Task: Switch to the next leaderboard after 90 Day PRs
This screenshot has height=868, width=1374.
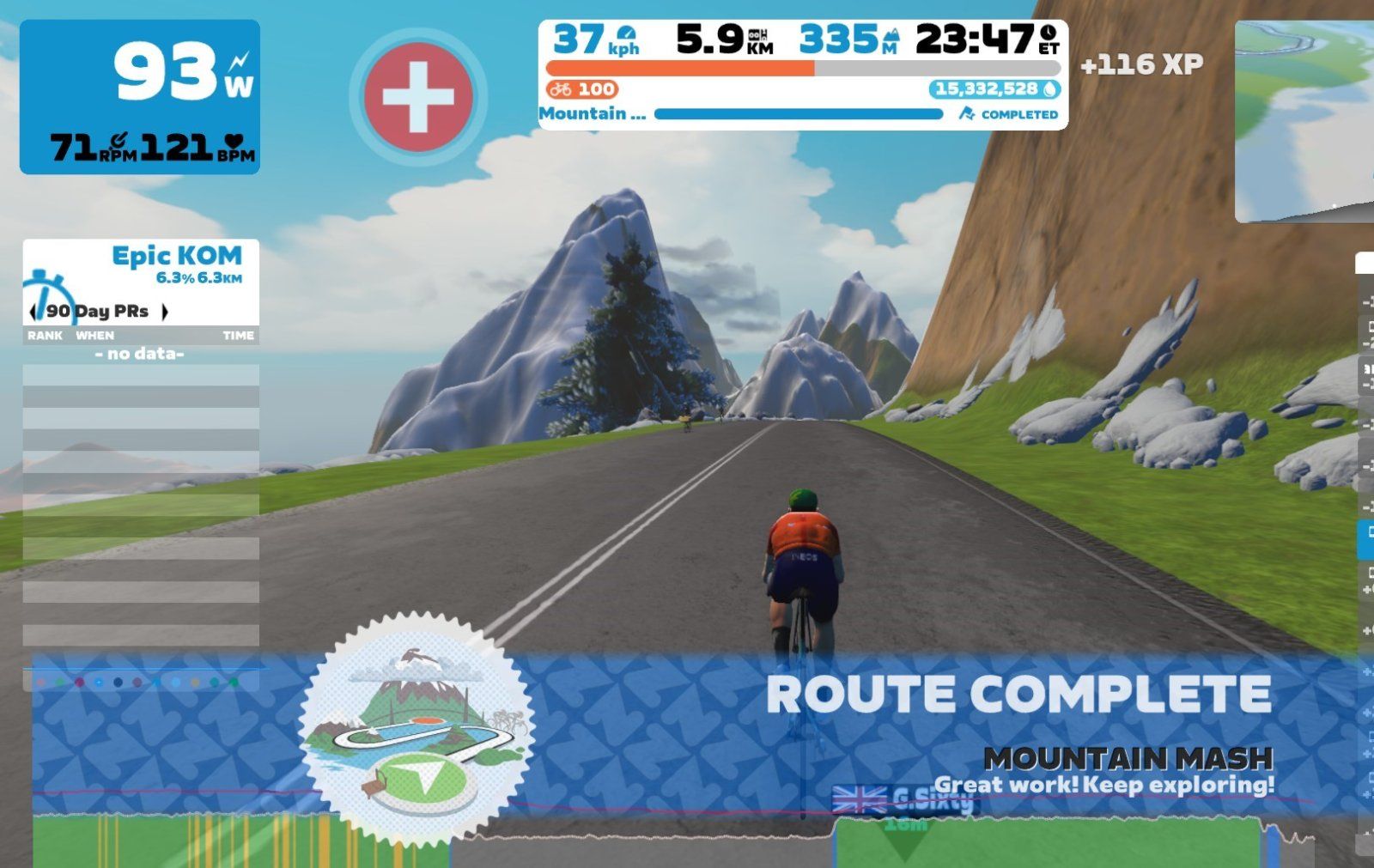Action: click(165, 312)
